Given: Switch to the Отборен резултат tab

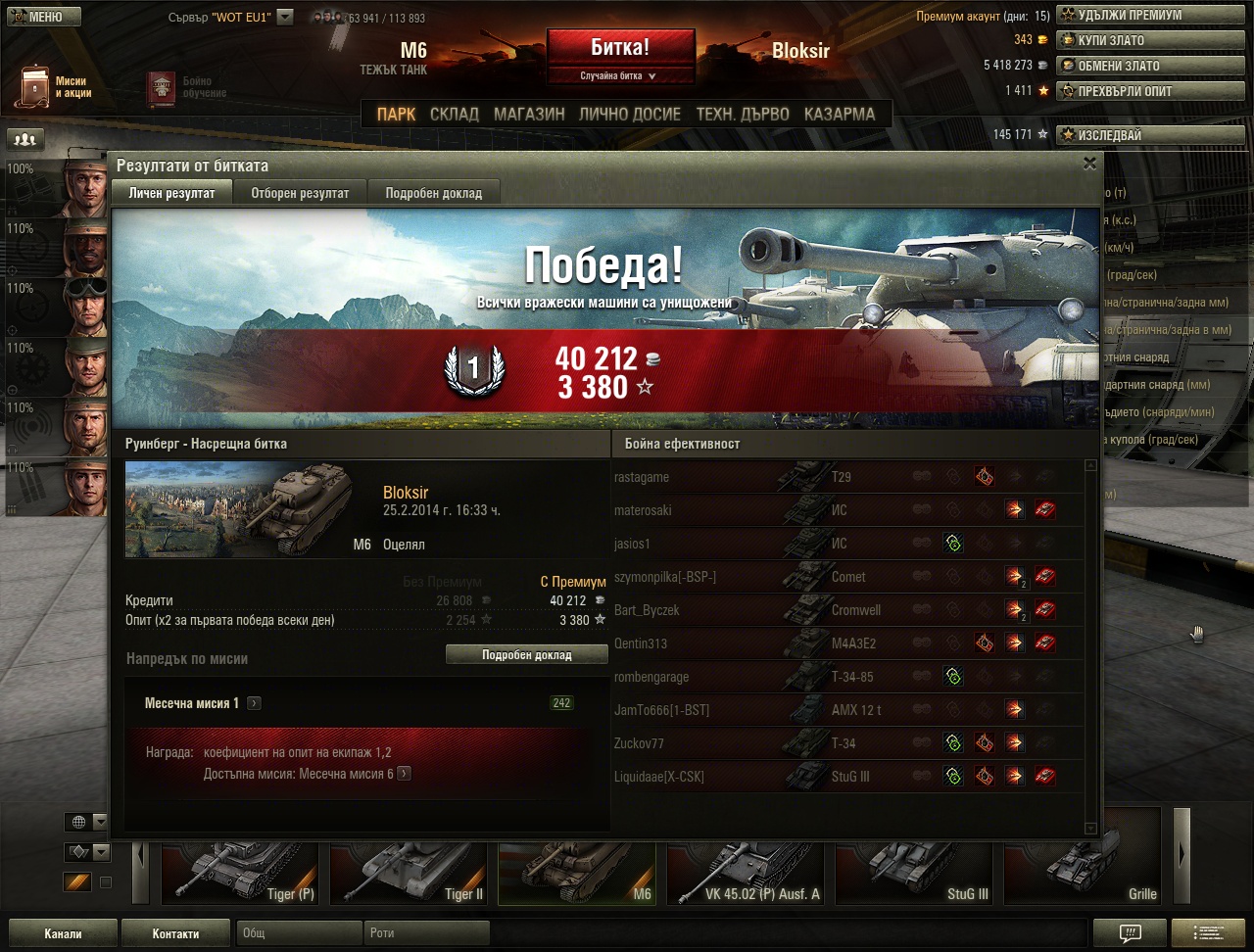Looking at the screenshot, I should tap(300, 193).
